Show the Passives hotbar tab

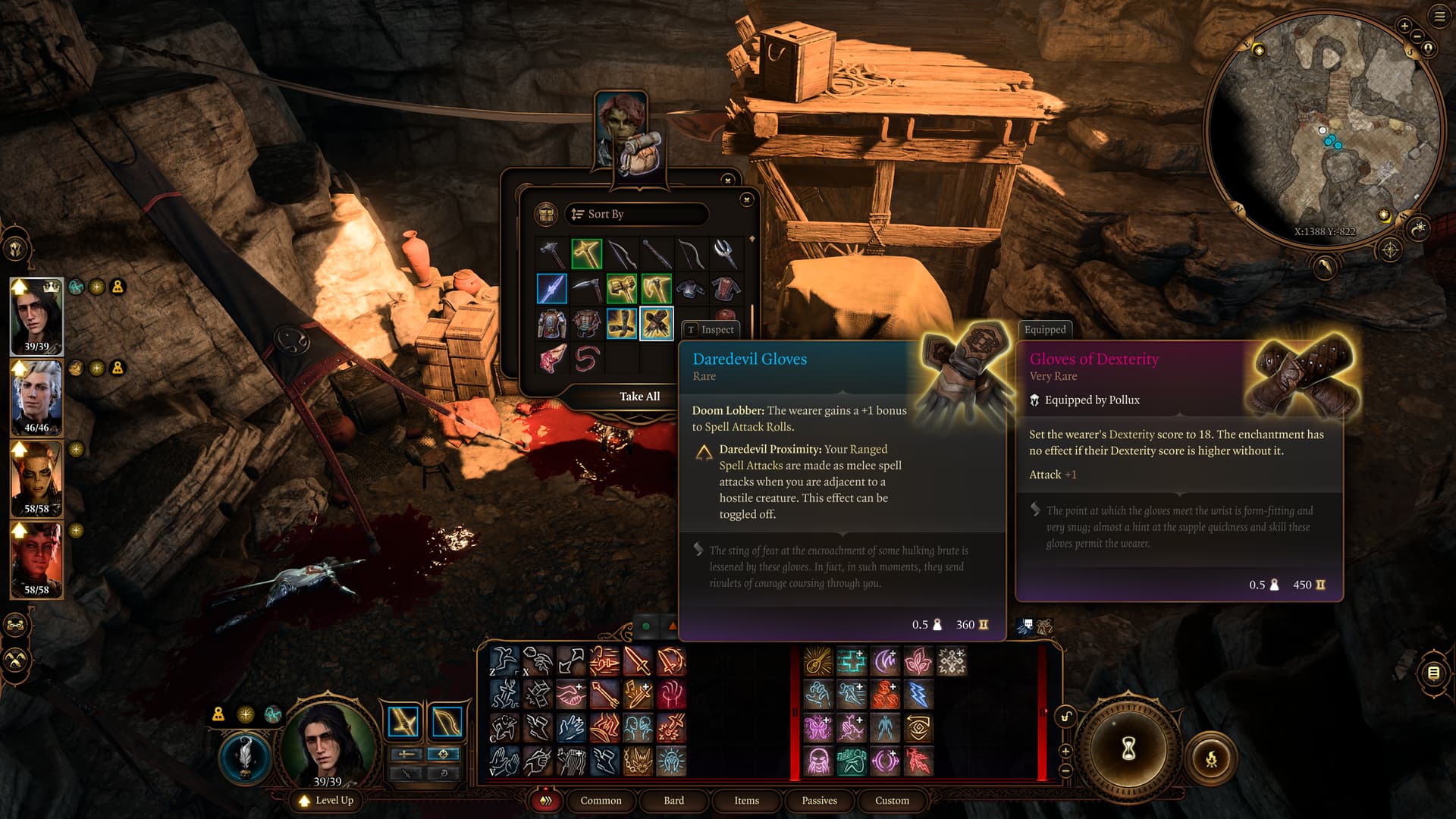point(819,800)
